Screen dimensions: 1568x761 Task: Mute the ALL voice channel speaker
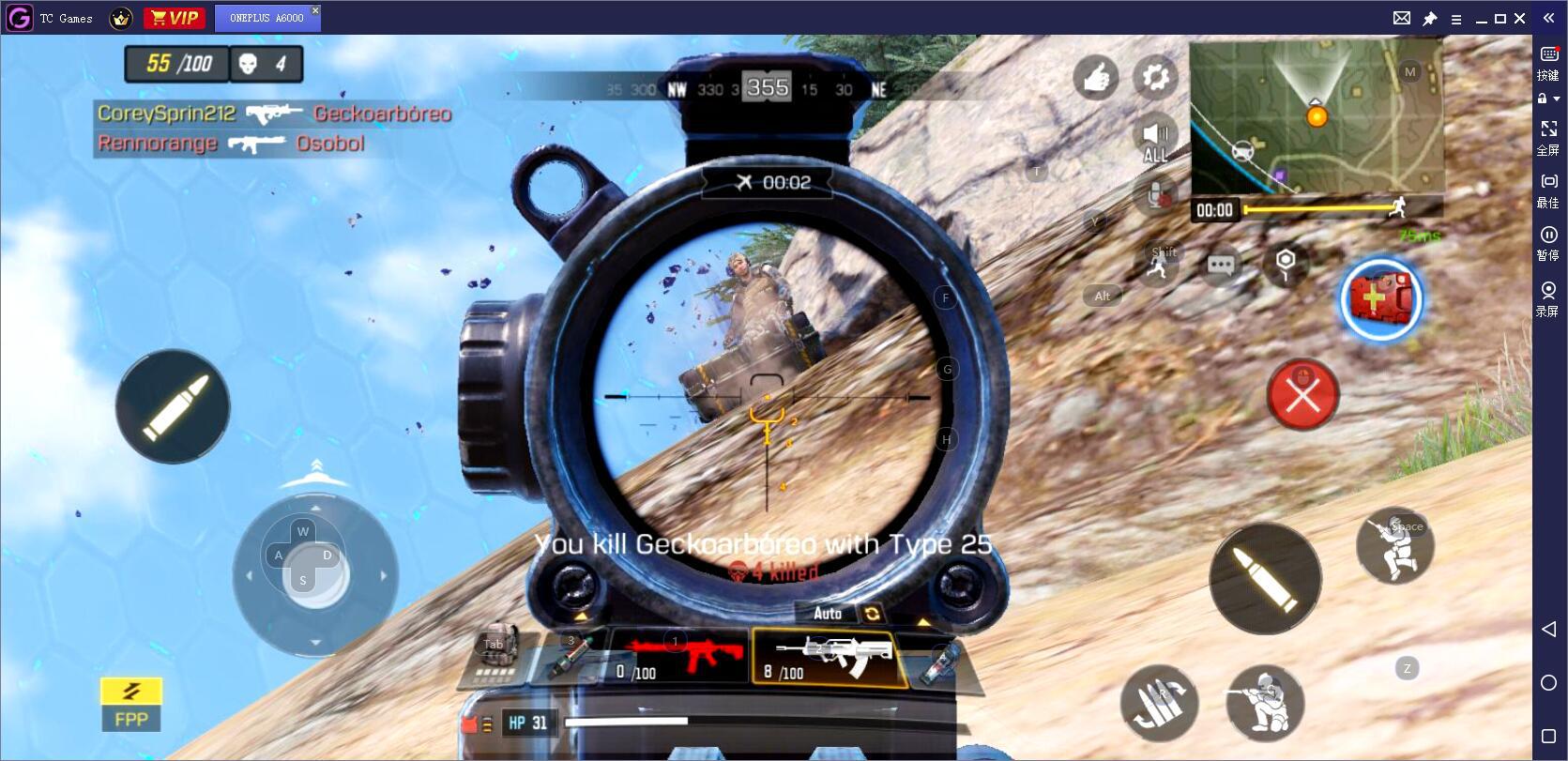pyautogui.click(x=1156, y=134)
